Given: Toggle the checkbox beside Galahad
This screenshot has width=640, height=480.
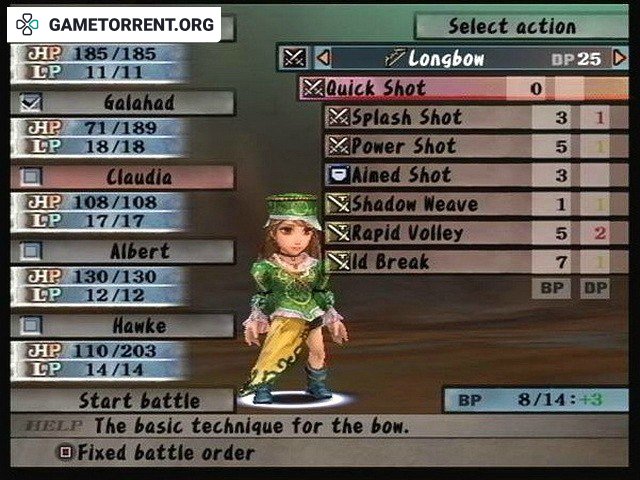Looking at the screenshot, I should click(31, 102).
